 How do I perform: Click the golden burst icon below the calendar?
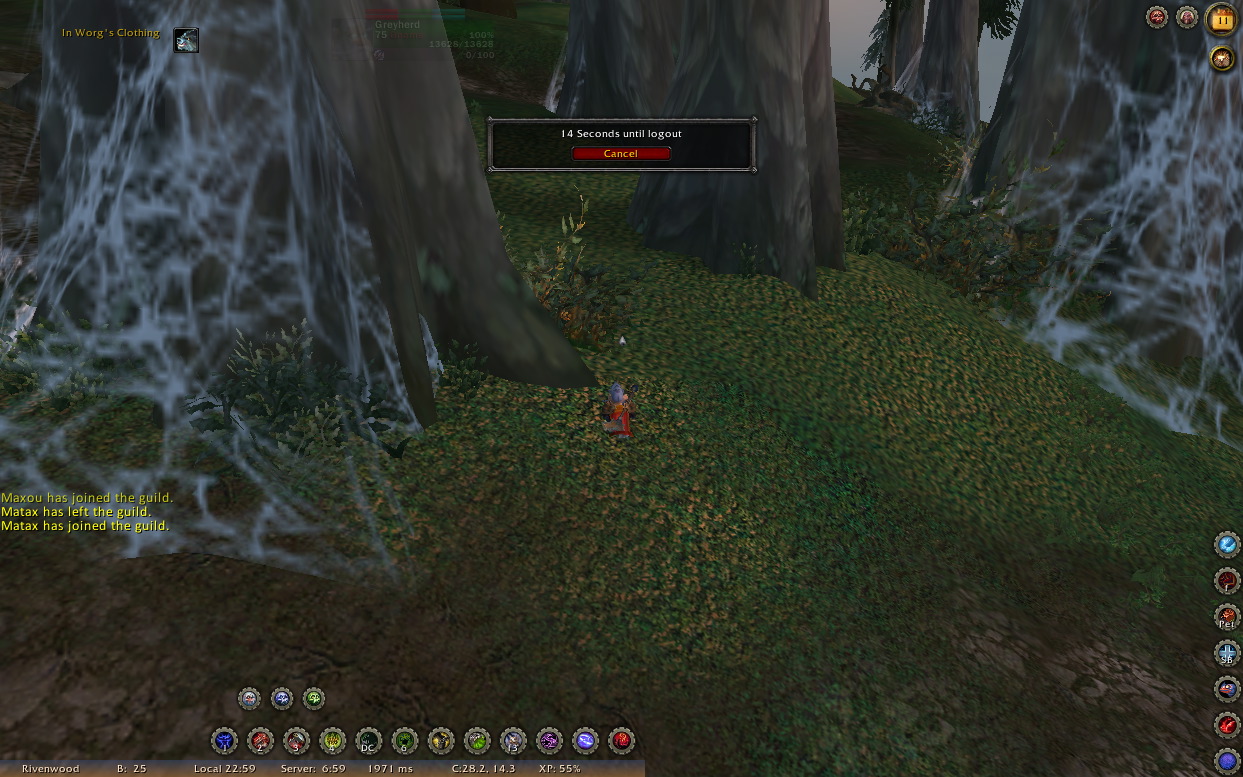(1221, 58)
